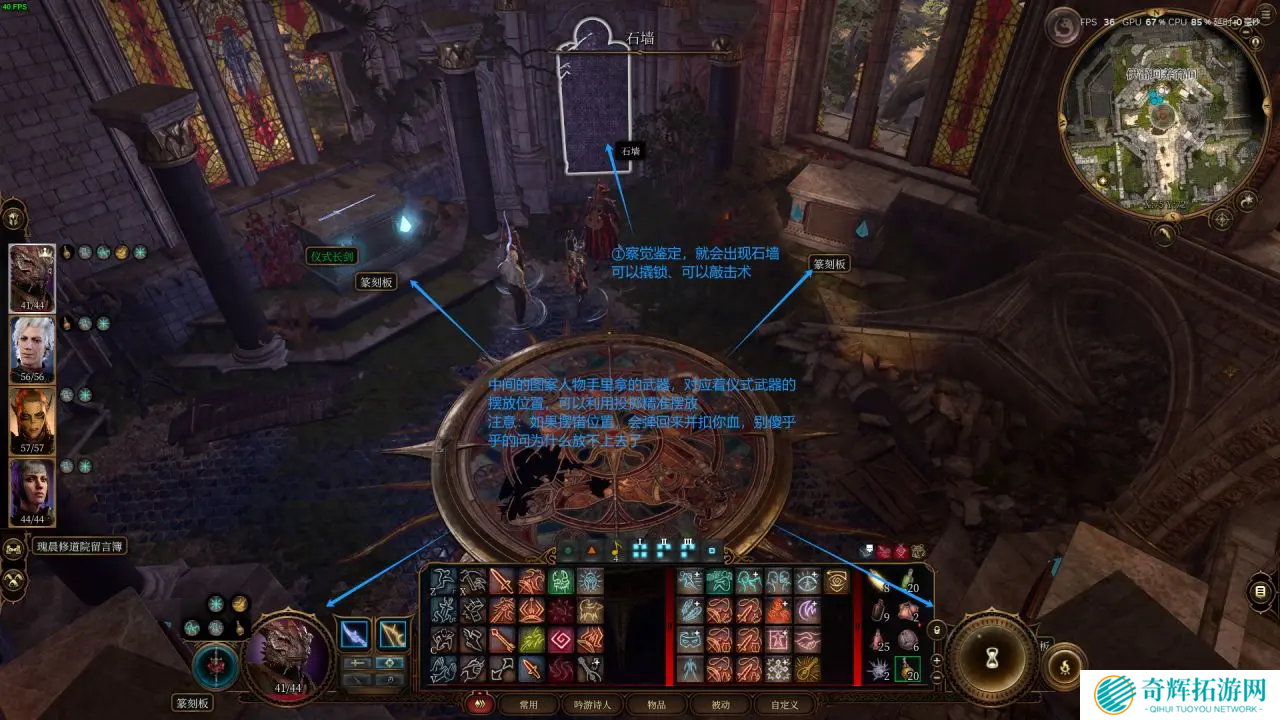1280x720 pixels.
Task: Toggle the hotbar lock button
Action: click(937, 630)
